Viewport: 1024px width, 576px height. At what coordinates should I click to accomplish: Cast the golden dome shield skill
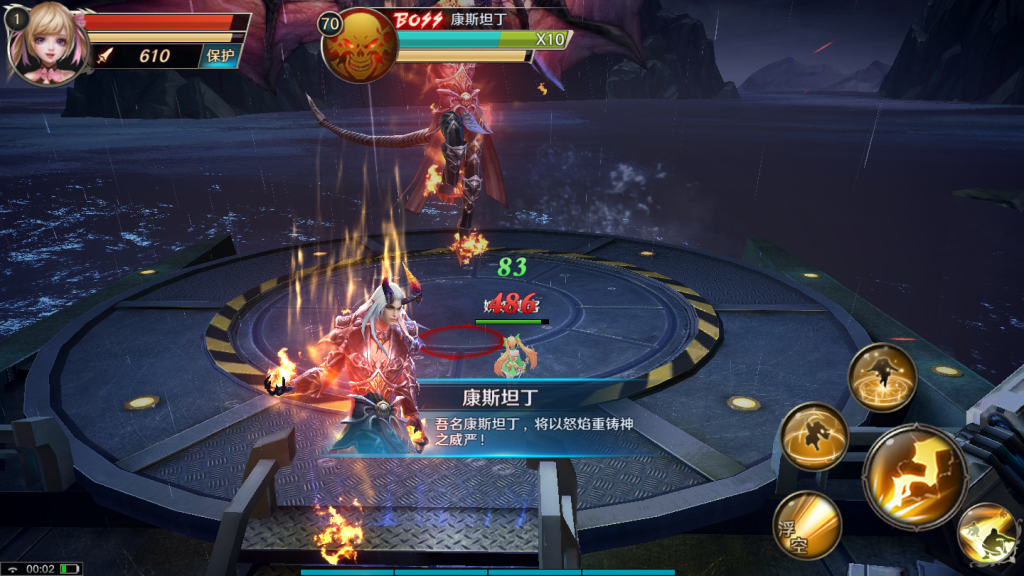(815, 437)
